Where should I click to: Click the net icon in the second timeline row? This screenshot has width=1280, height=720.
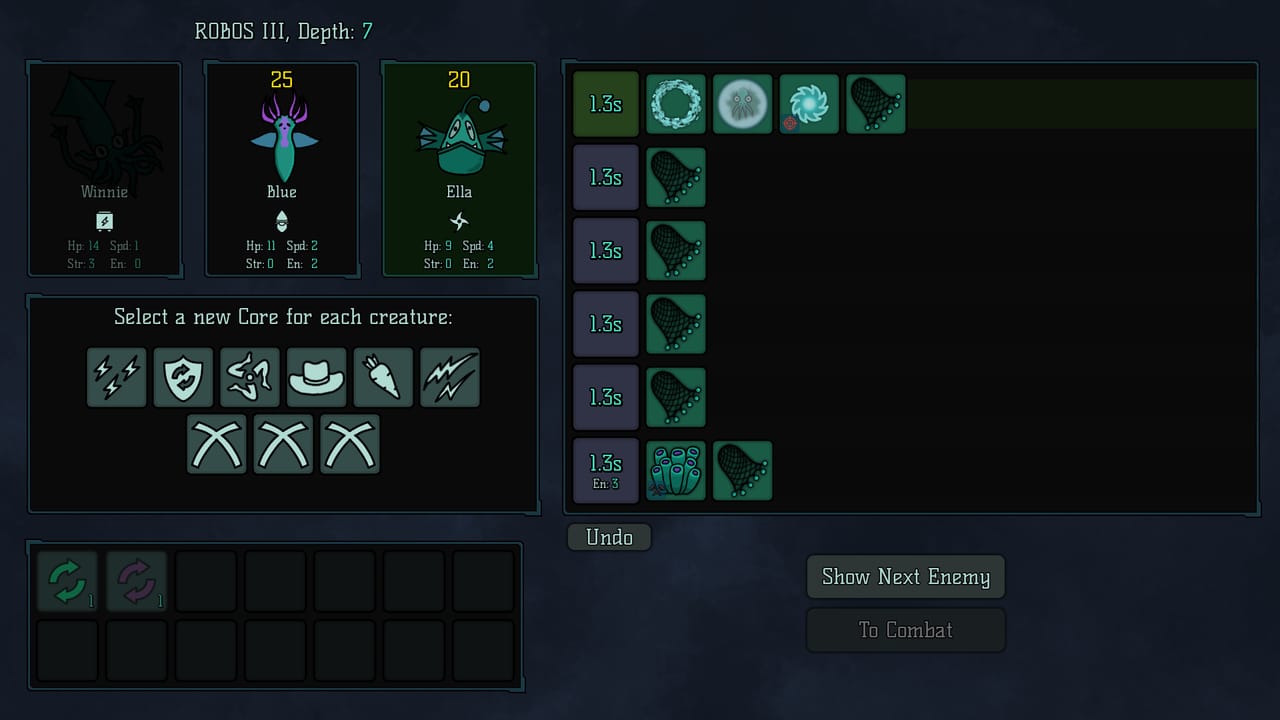(676, 177)
